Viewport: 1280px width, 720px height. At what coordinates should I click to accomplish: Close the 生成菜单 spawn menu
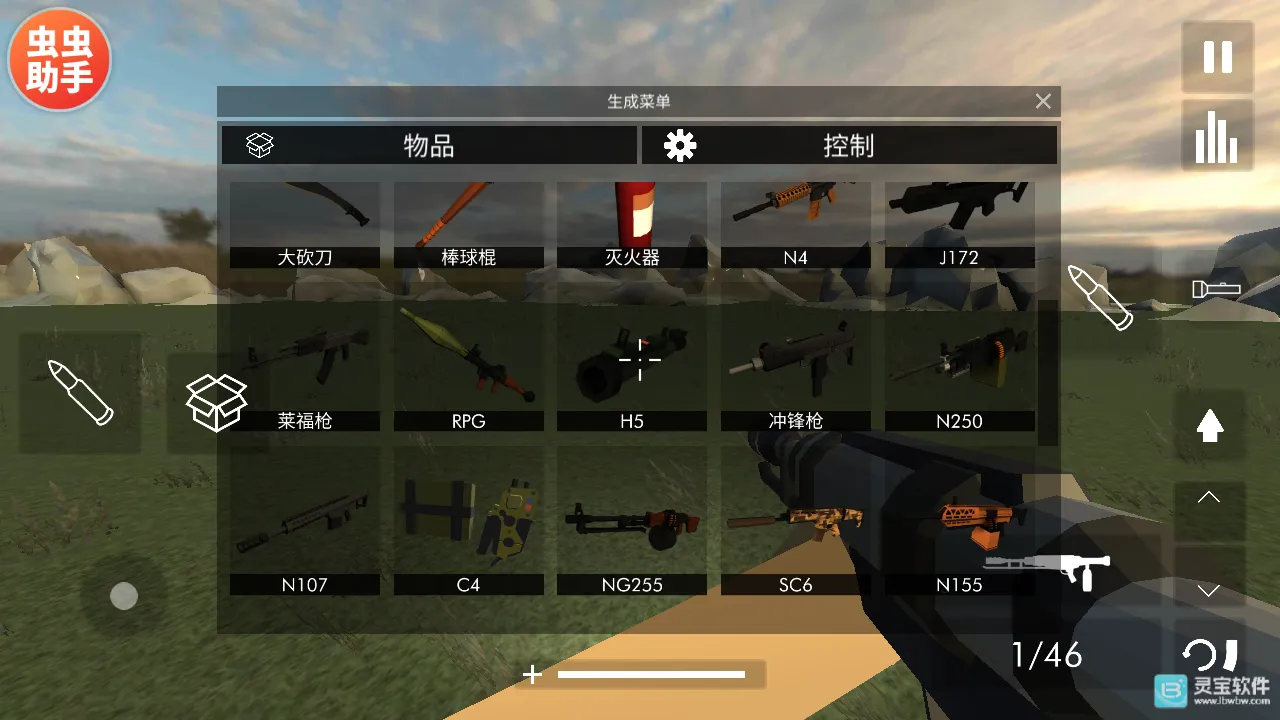click(1042, 101)
